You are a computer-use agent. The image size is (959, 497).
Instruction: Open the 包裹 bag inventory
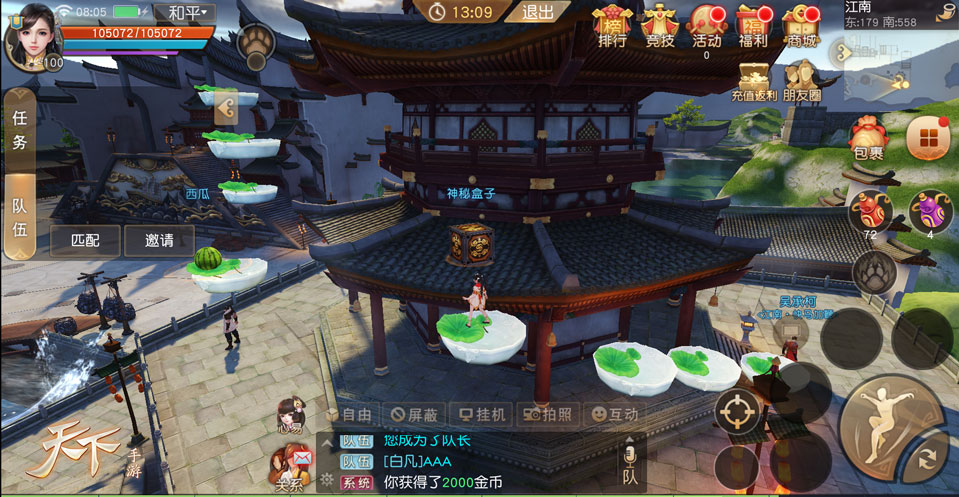point(868,138)
